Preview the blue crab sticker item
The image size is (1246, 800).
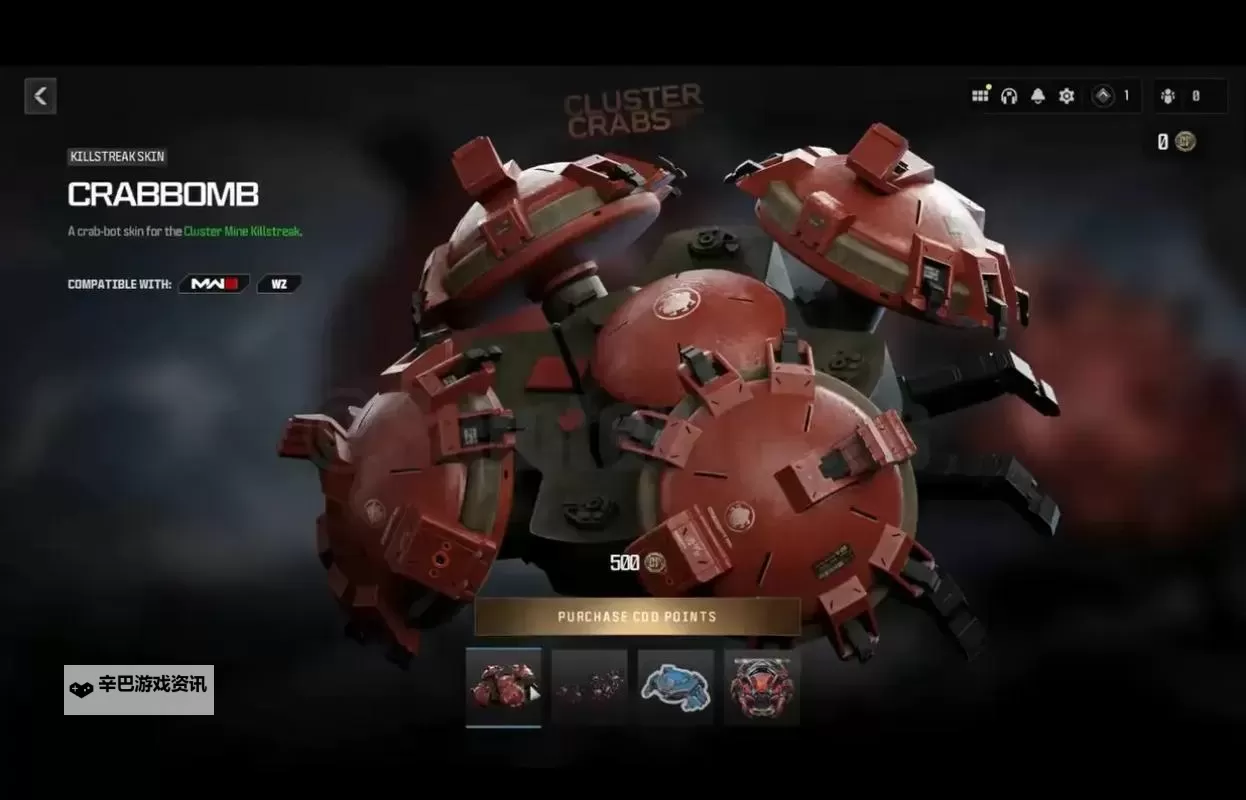(675, 687)
